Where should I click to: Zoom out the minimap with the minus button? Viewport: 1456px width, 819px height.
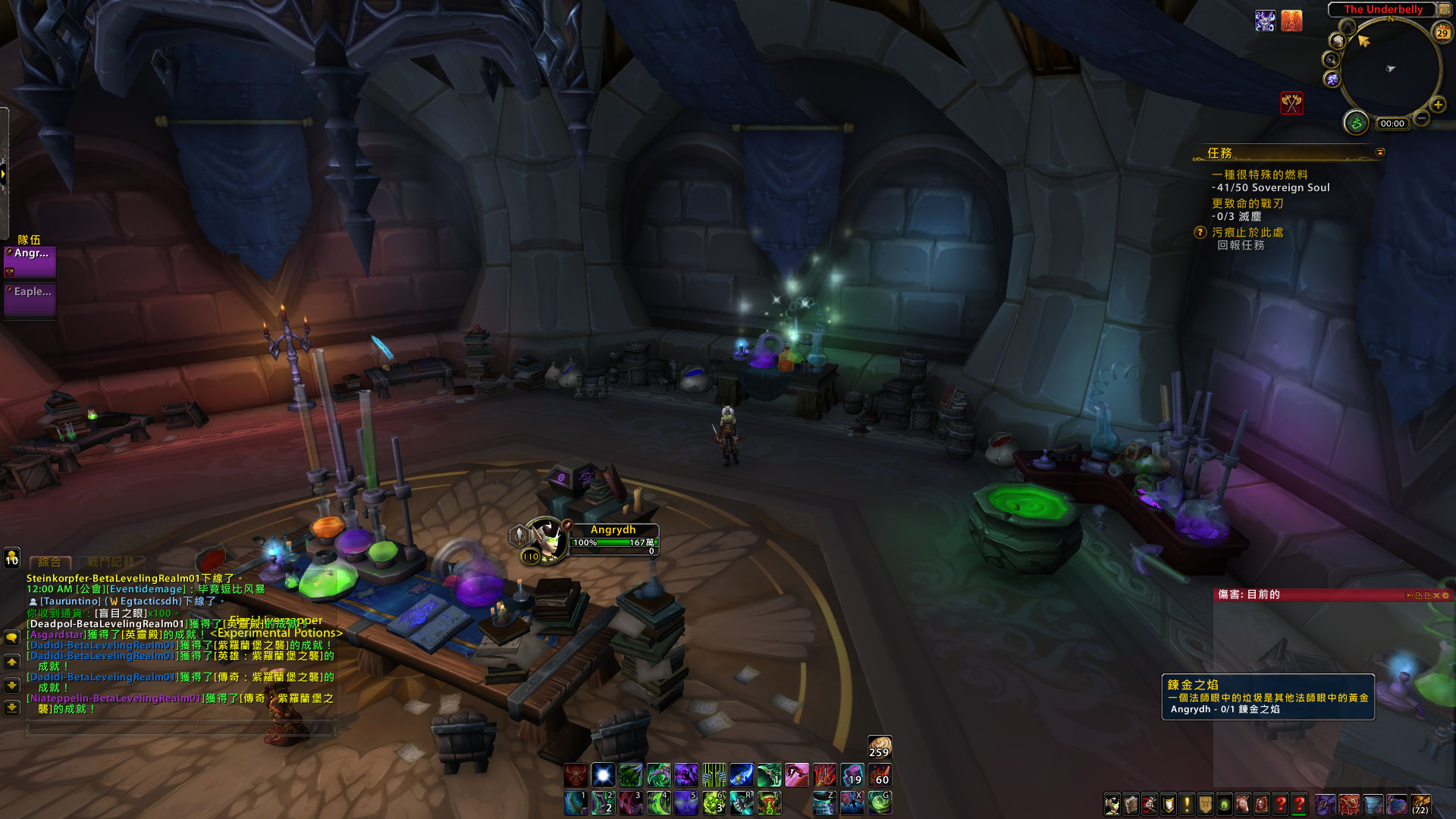(1422, 118)
